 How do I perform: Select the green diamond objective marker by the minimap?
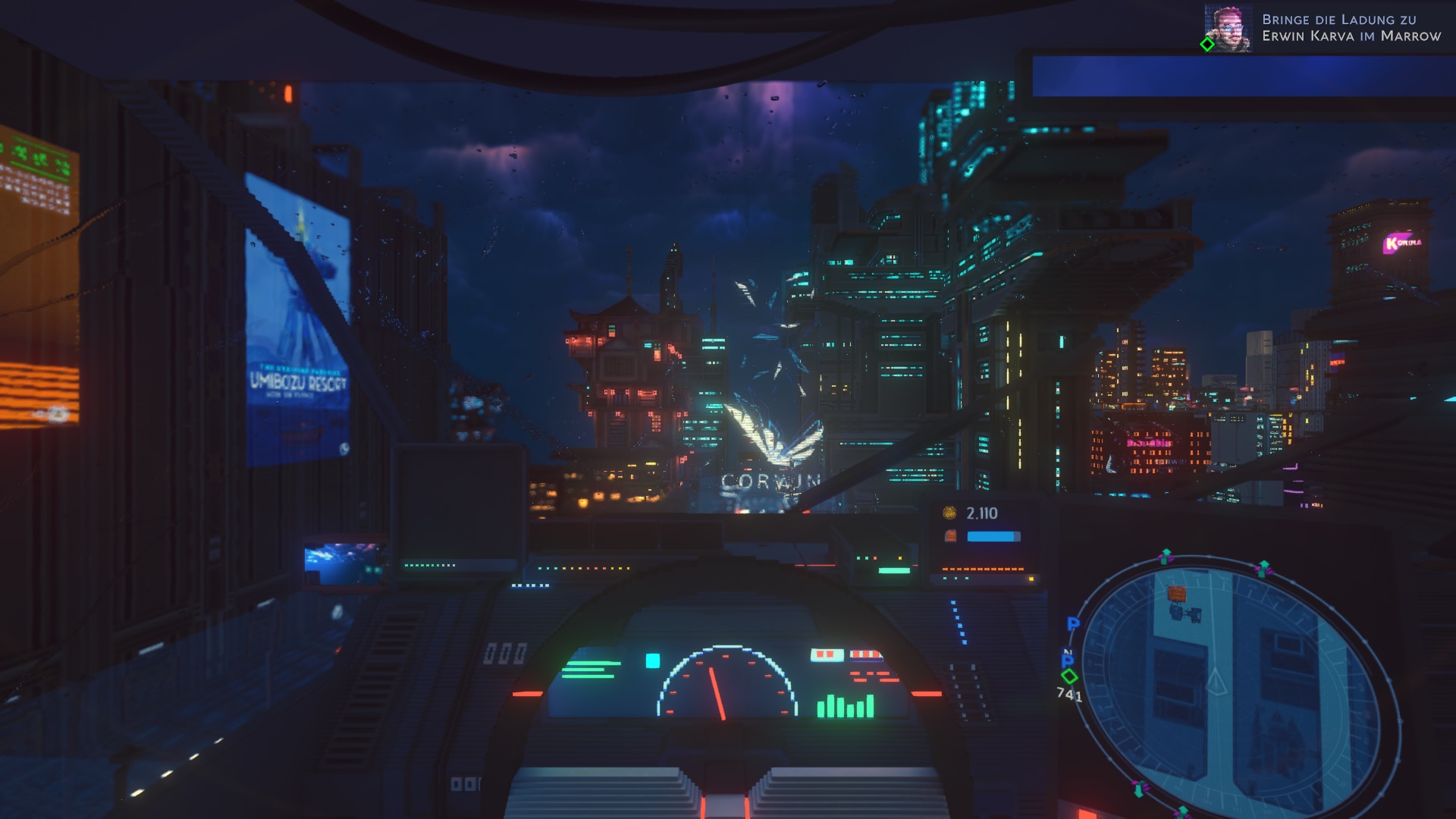[1069, 676]
